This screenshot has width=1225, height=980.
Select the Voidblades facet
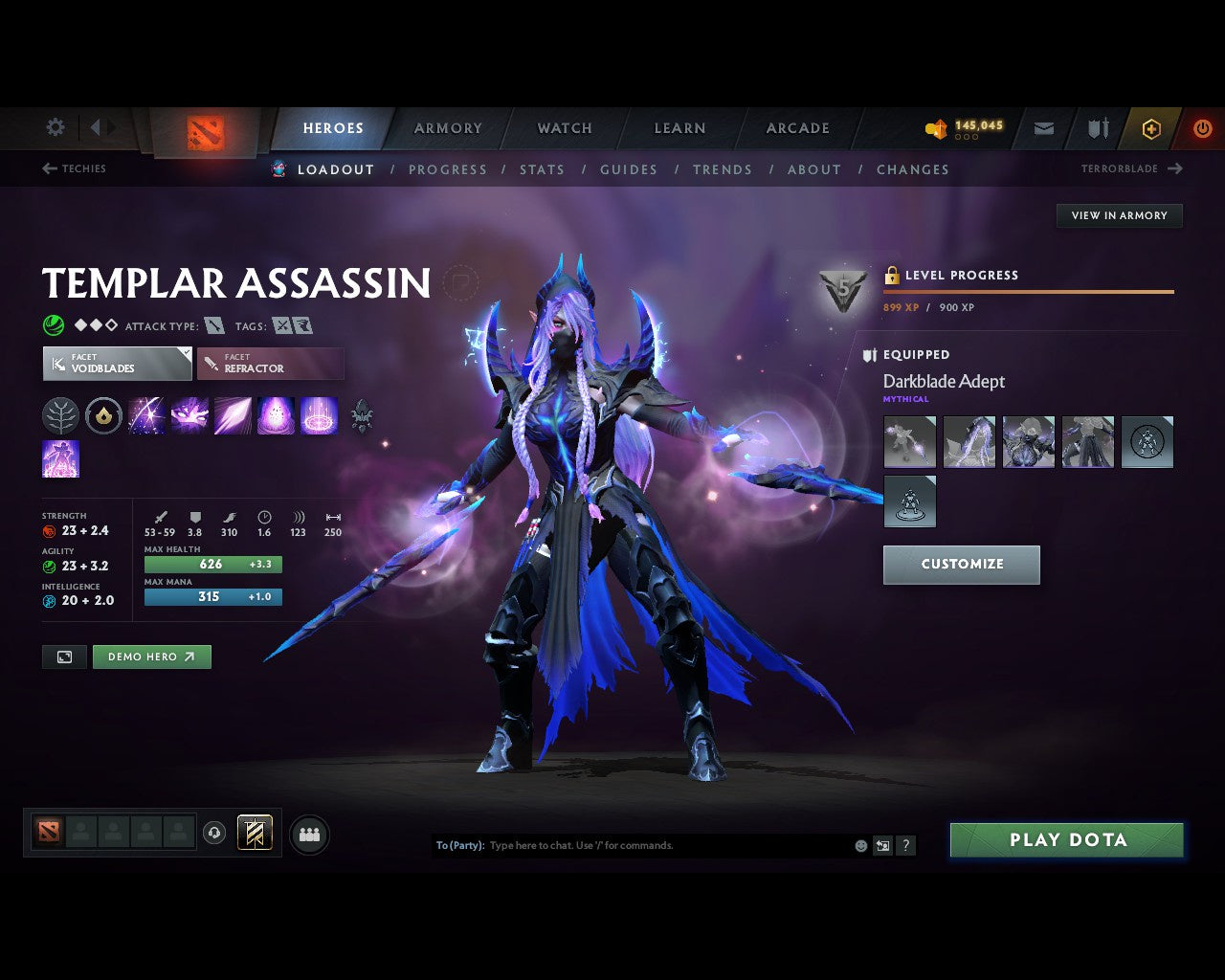pos(116,364)
